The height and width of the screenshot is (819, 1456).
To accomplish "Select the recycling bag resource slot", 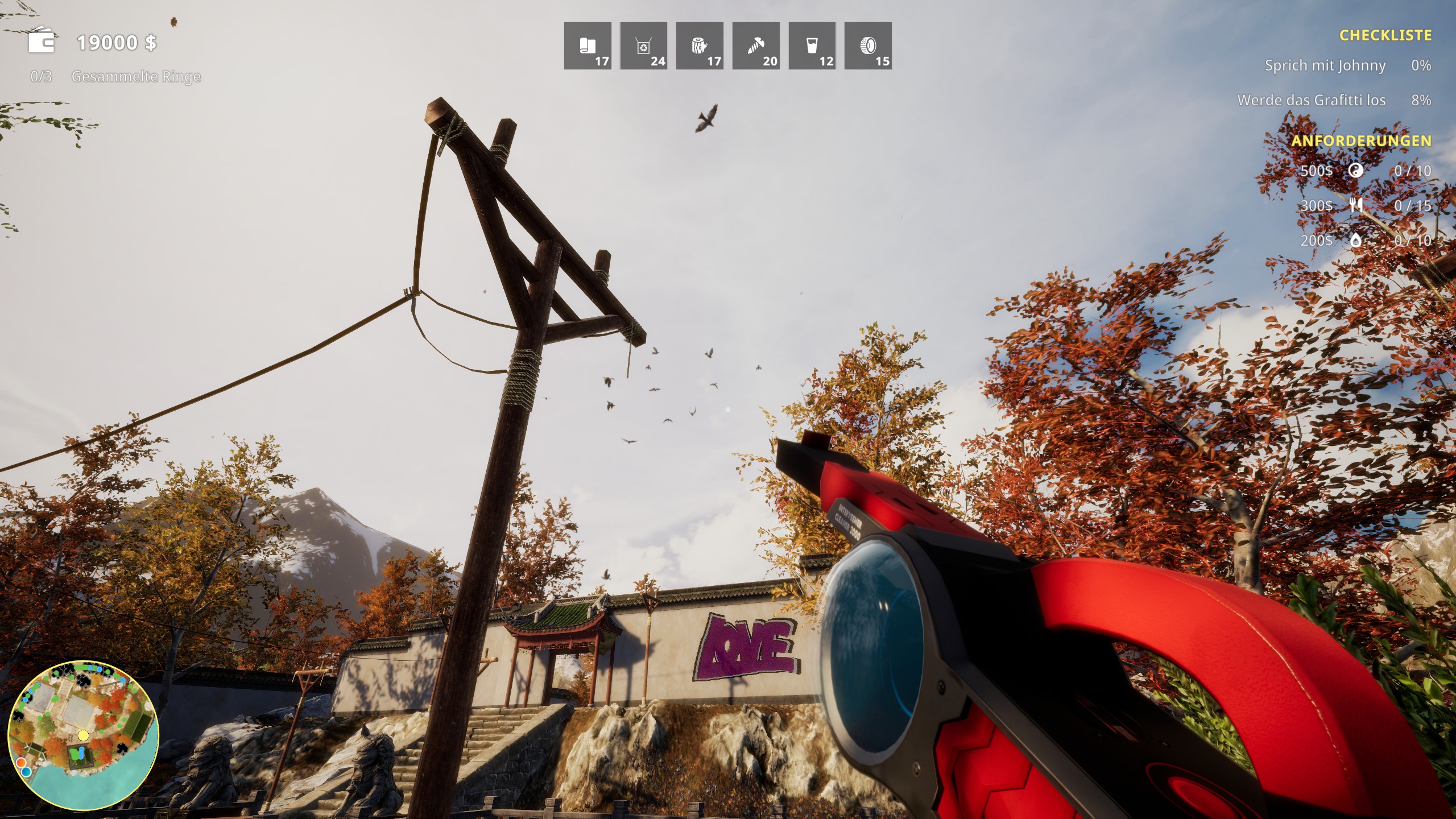I will pos(643,46).
